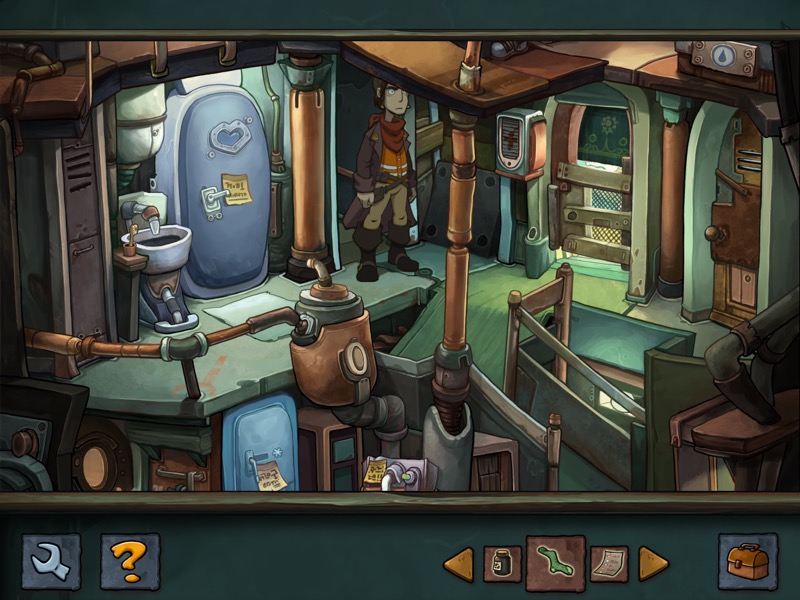Select the dark jar inventory item
This screenshot has height=600, width=800.
pyautogui.click(x=502, y=564)
